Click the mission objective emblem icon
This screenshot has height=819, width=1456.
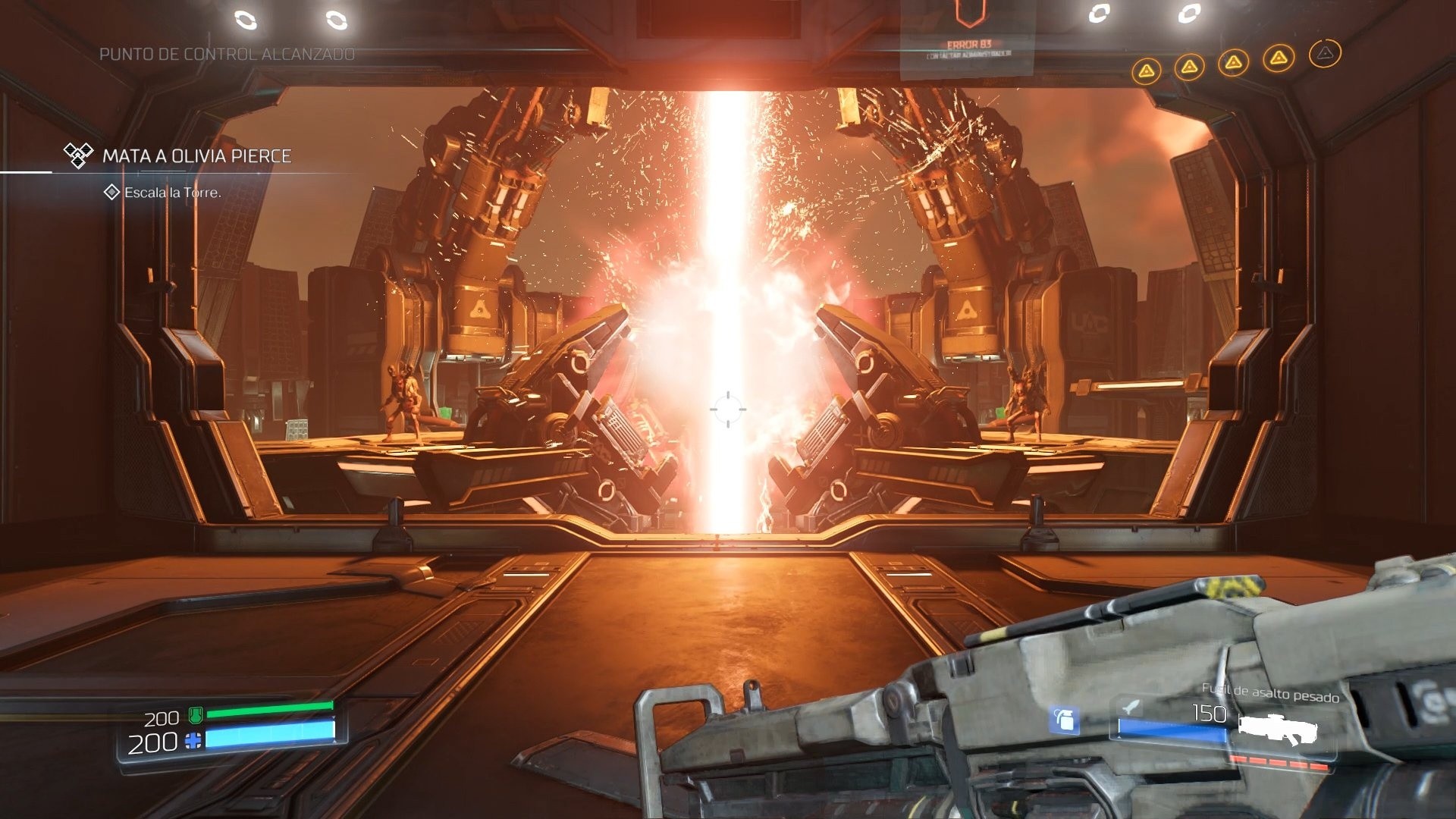click(x=77, y=154)
